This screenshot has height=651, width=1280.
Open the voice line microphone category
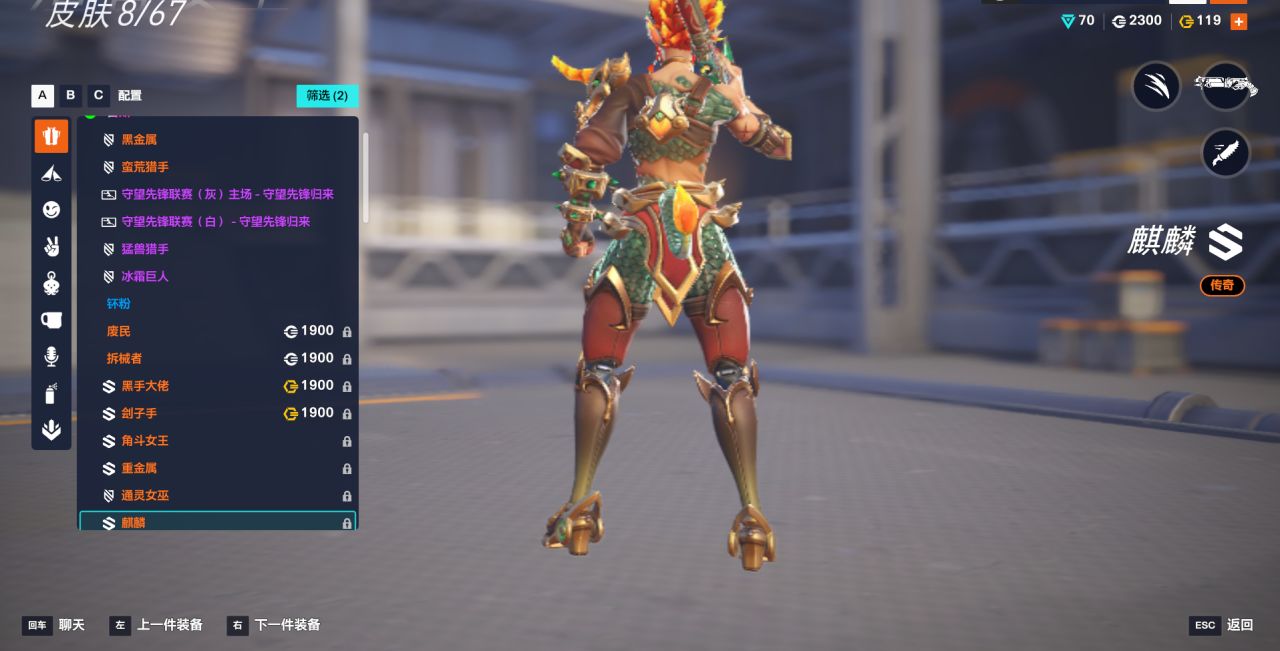click(x=51, y=356)
